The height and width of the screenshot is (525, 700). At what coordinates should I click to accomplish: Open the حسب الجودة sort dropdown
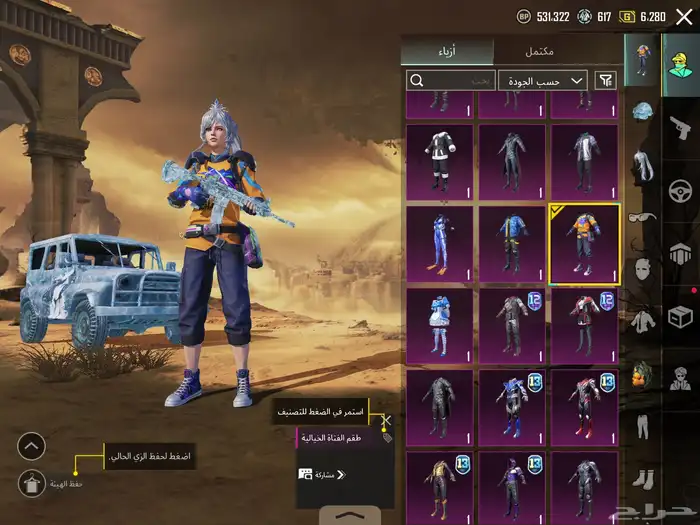tap(542, 80)
